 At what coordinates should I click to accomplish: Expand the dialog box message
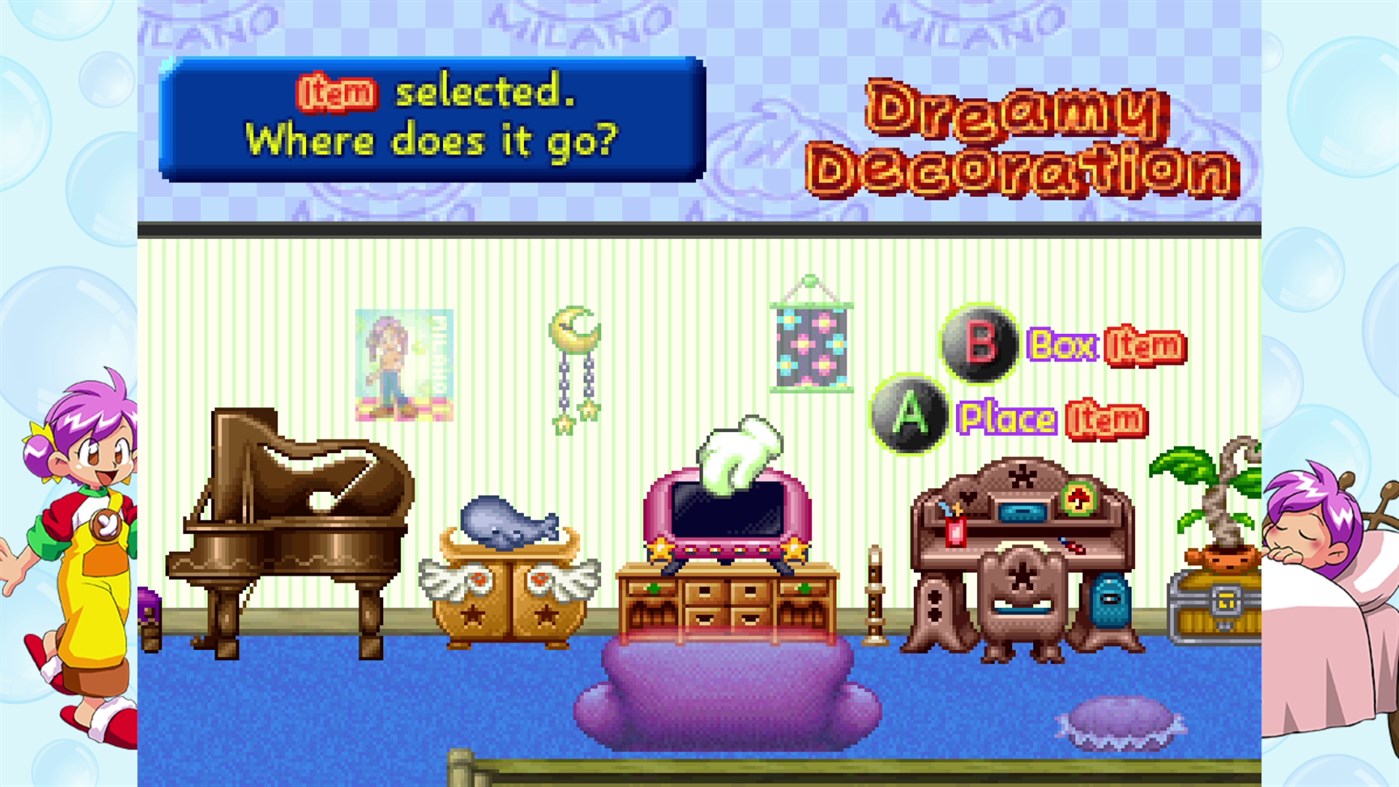pyautogui.click(x=430, y=120)
